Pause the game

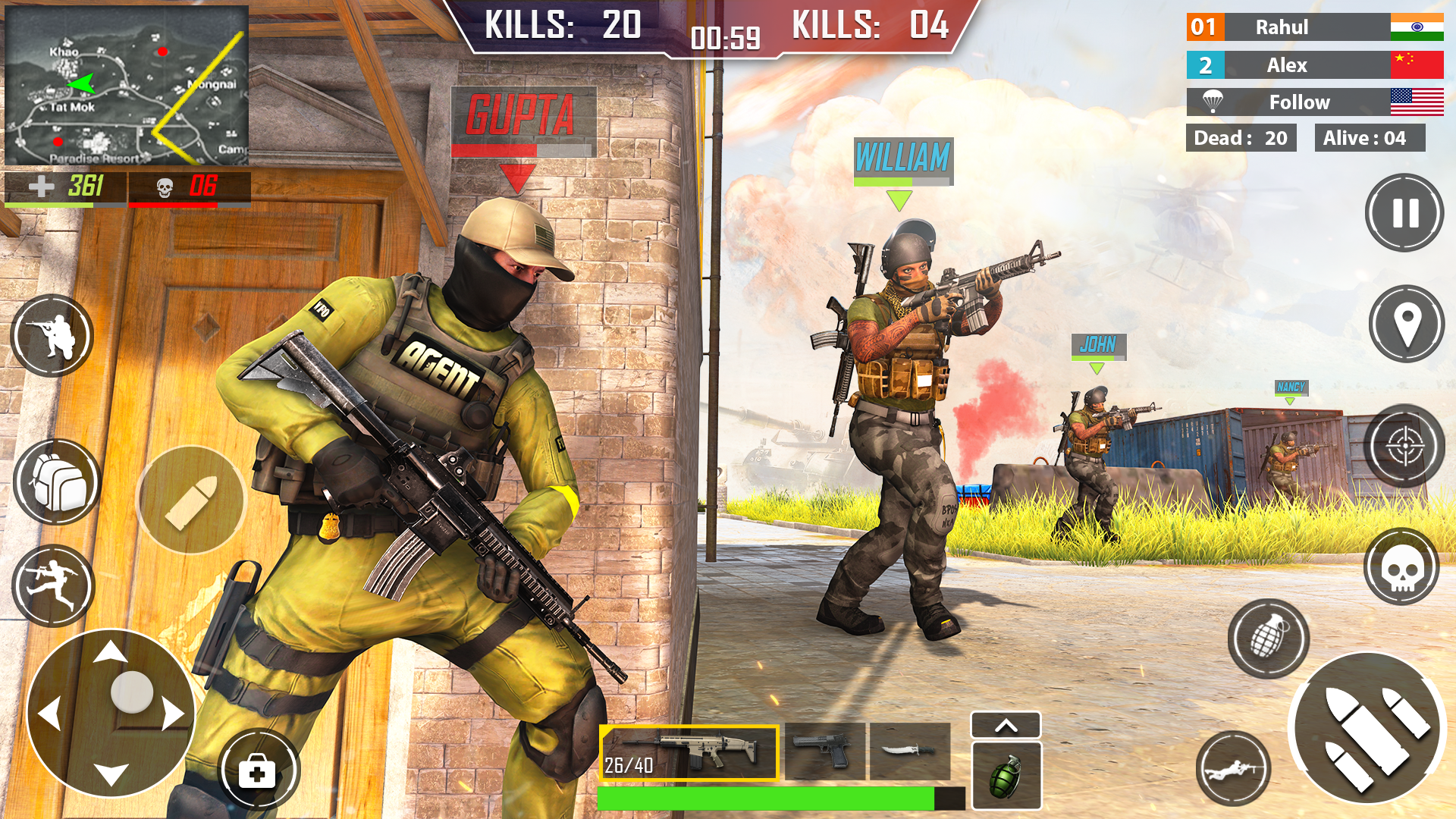[1404, 213]
